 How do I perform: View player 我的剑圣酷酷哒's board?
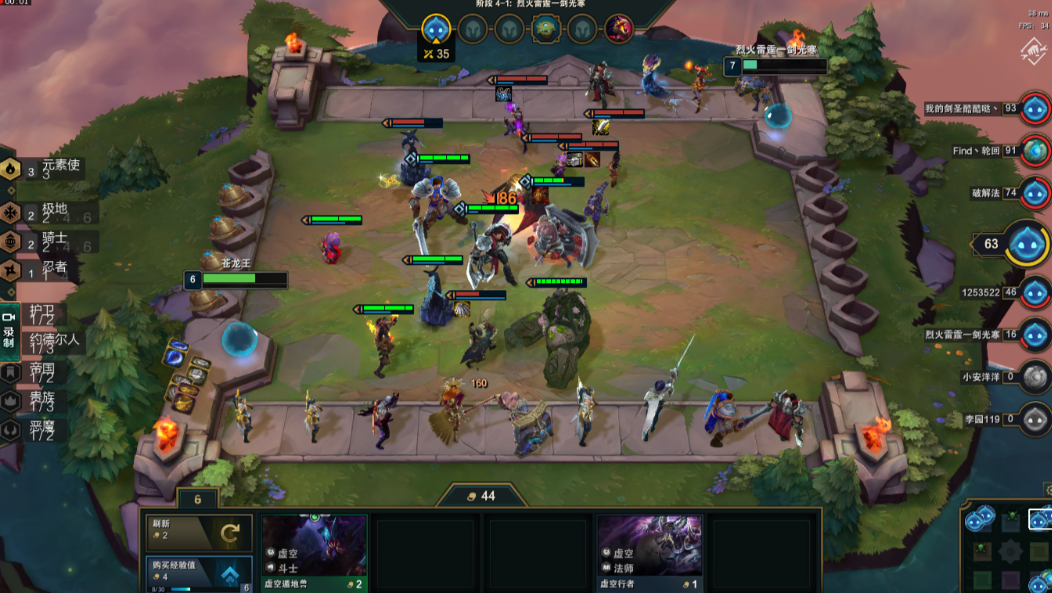(1035, 108)
